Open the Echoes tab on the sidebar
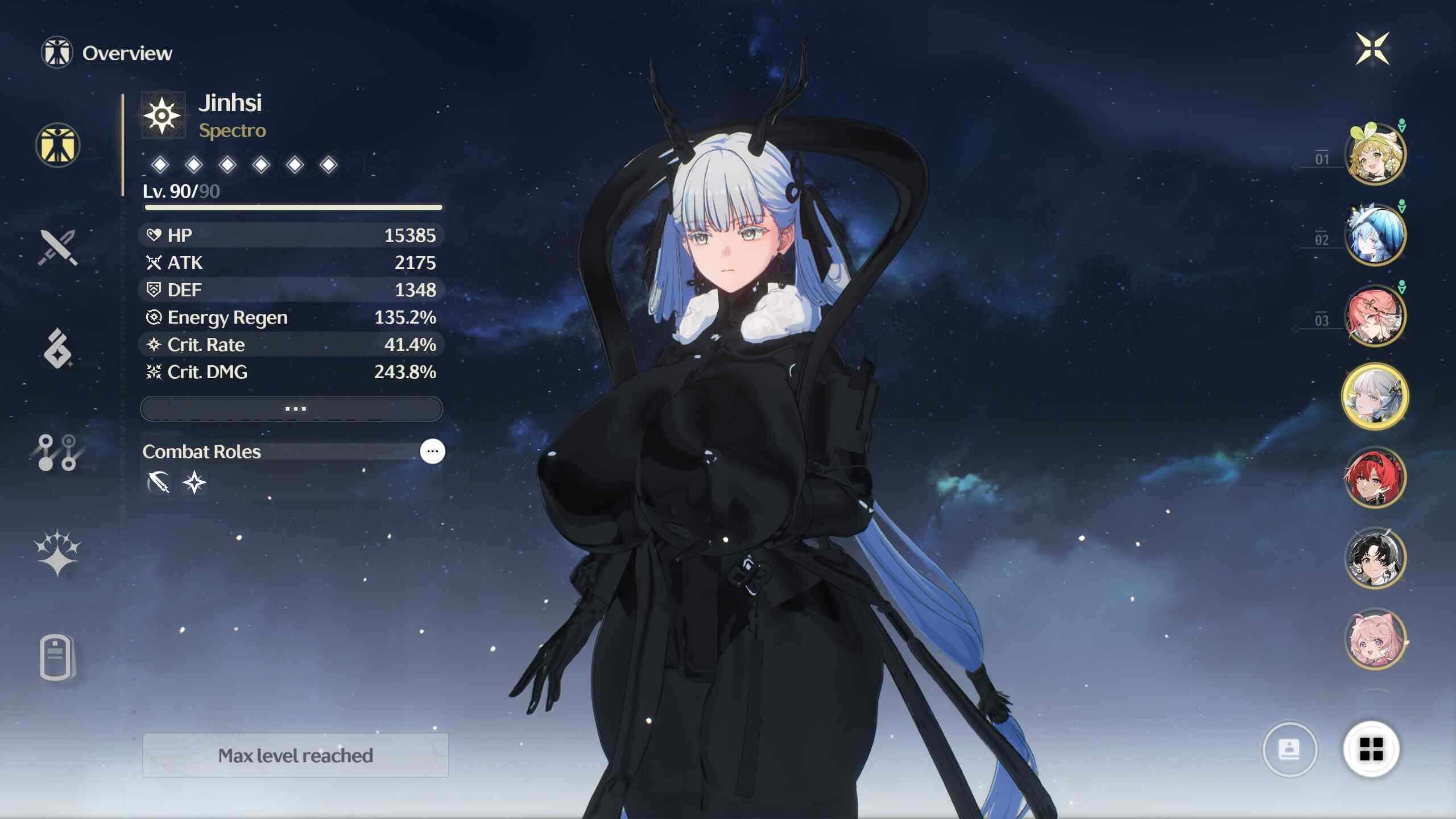Image resolution: width=1456 pixels, height=819 pixels. click(x=57, y=349)
